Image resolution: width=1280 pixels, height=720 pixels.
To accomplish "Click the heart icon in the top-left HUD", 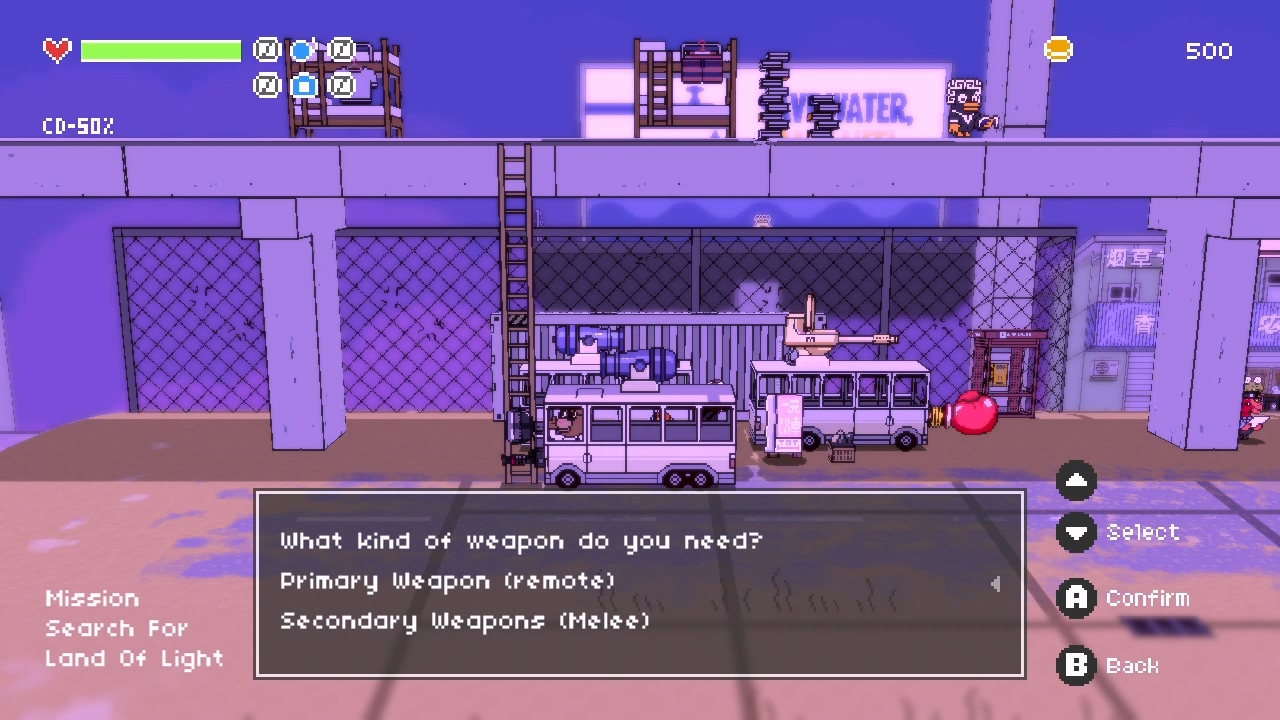I will click(x=56, y=50).
